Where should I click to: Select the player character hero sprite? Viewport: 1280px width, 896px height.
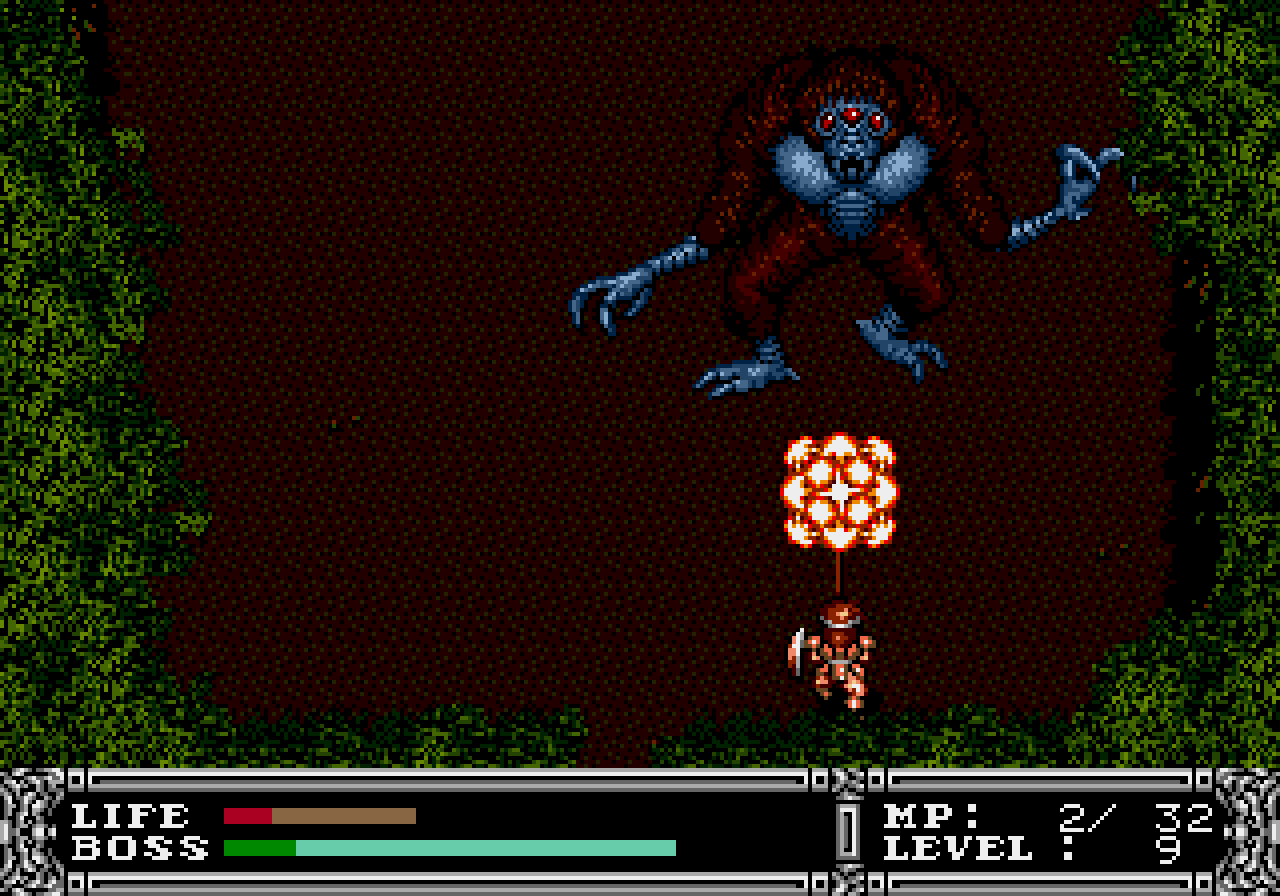(x=840, y=660)
